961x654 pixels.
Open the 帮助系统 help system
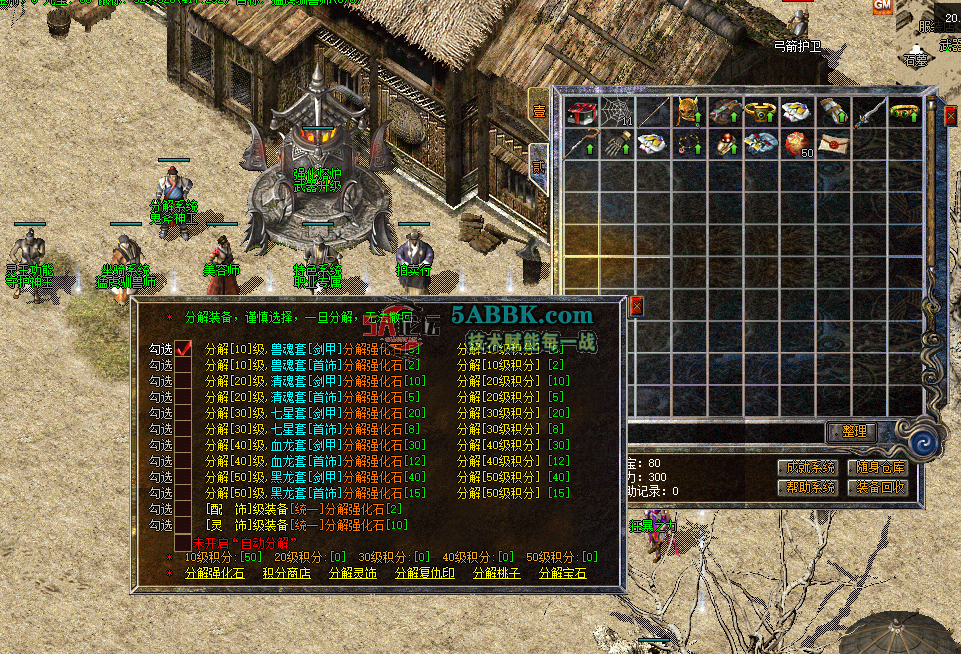coord(807,487)
